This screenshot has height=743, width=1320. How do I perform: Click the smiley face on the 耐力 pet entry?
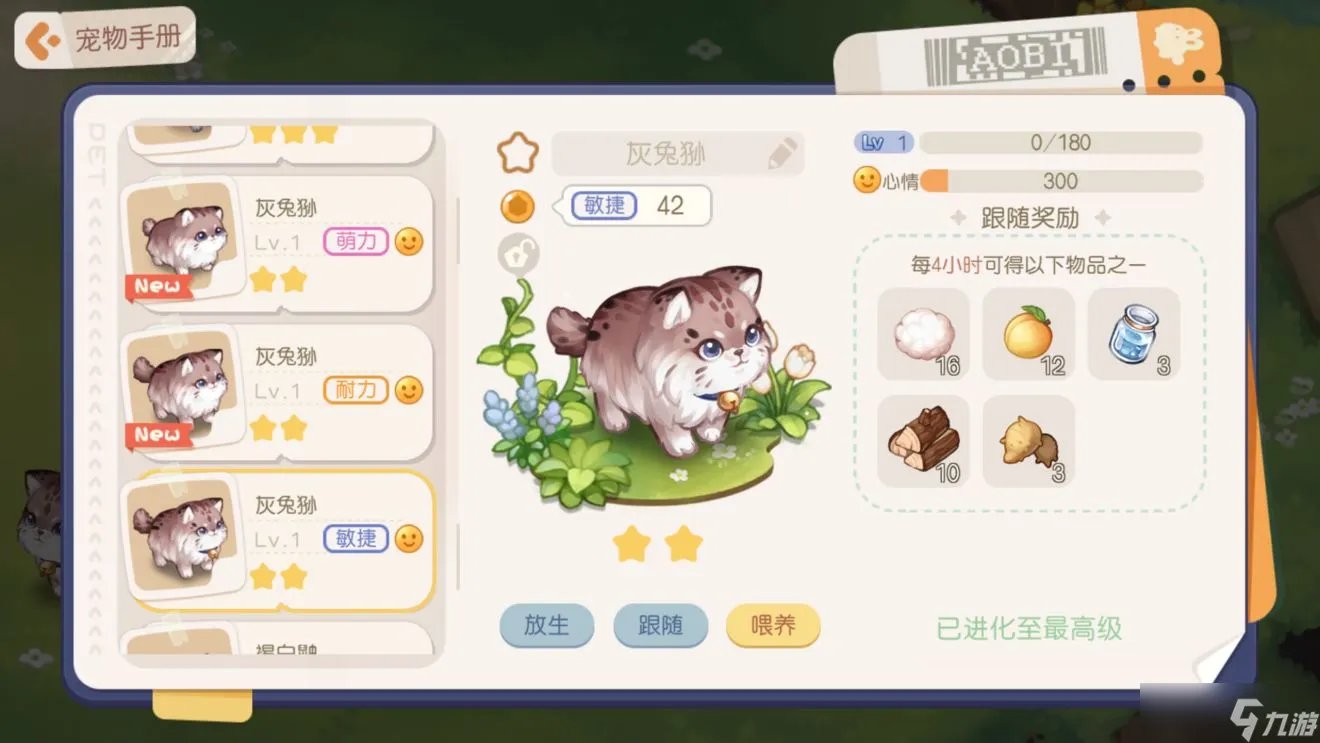pos(406,390)
